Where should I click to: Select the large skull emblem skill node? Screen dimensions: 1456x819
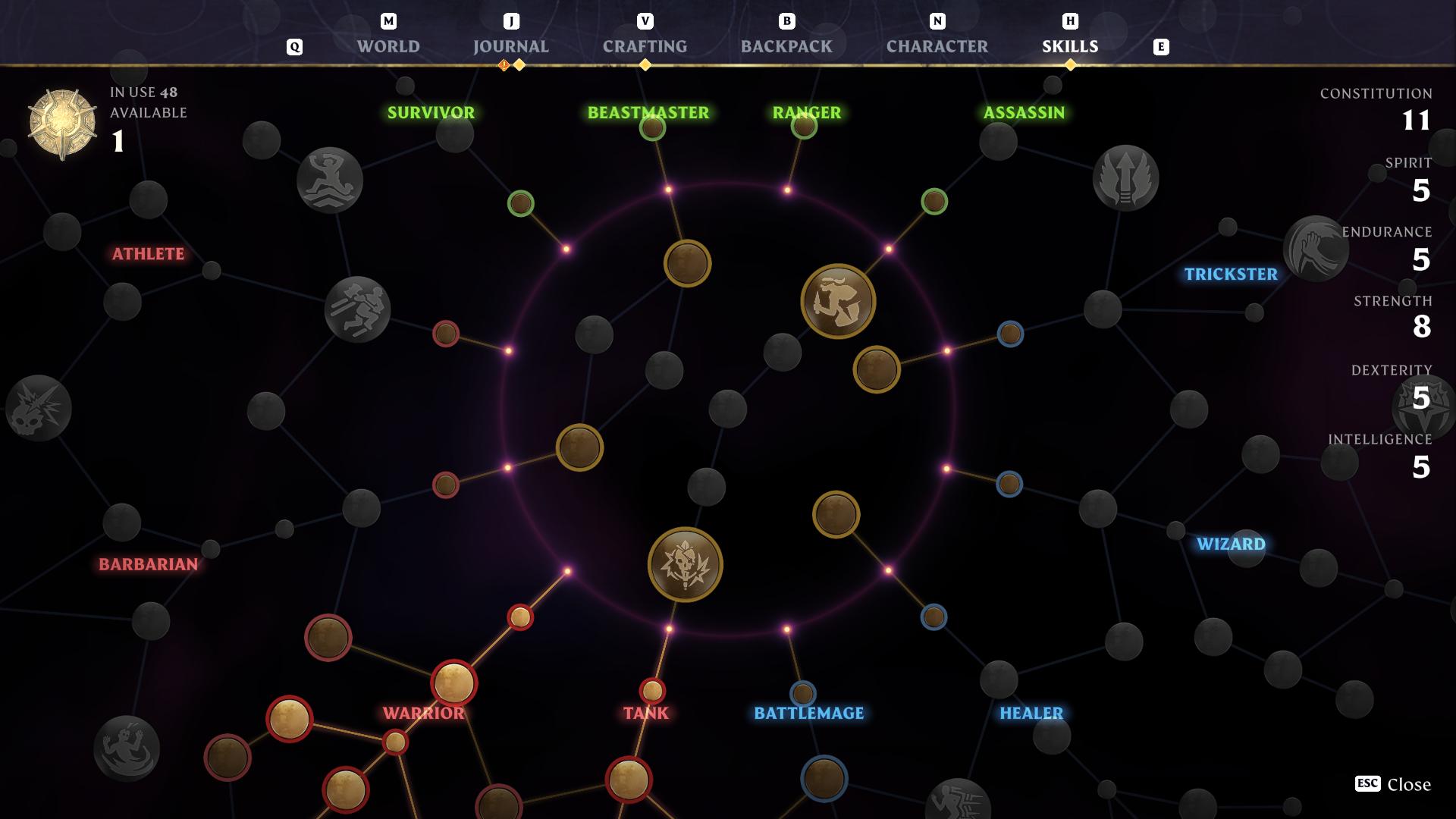[x=685, y=565]
